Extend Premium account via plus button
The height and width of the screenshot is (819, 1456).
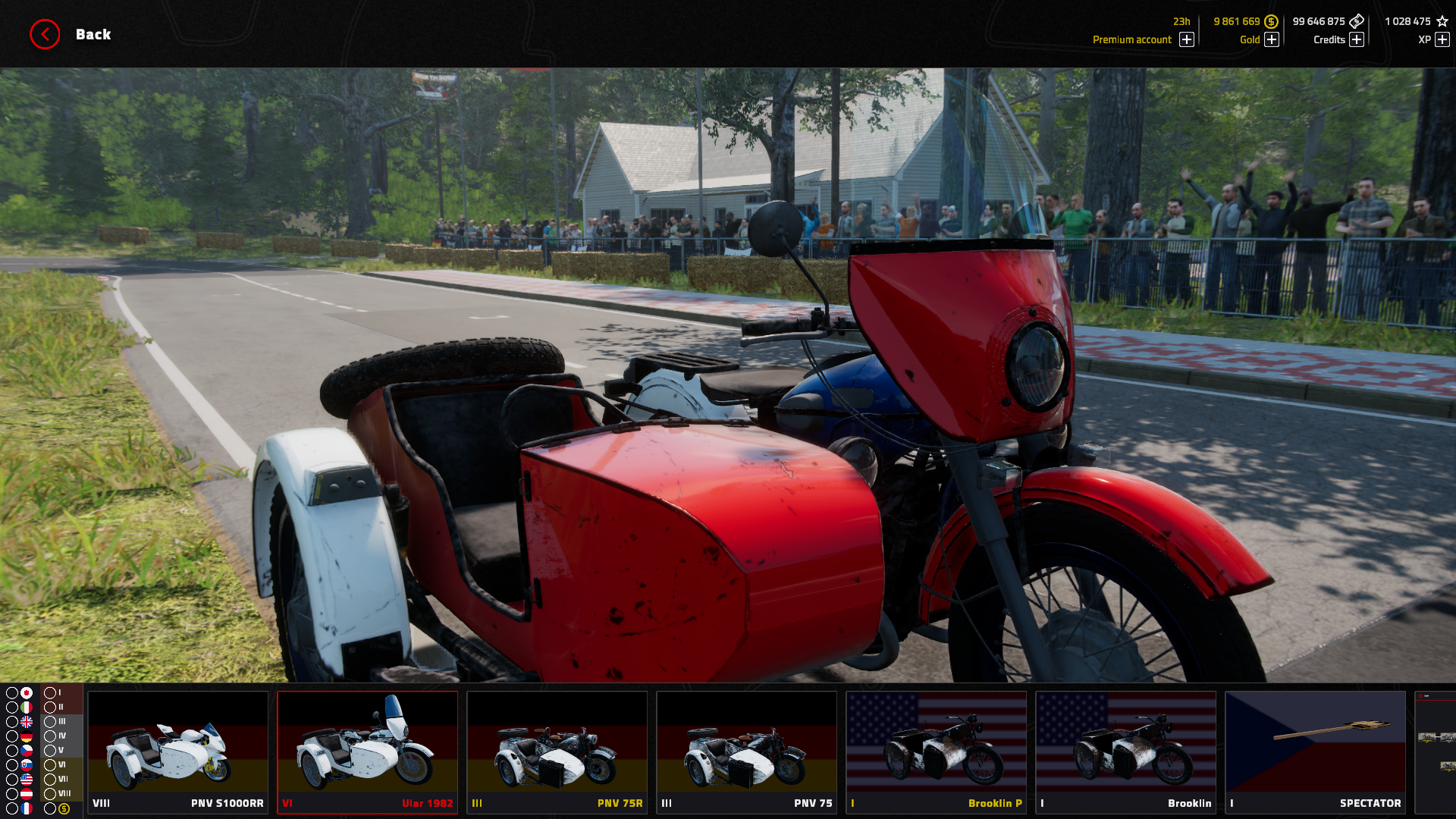pyautogui.click(x=1186, y=39)
